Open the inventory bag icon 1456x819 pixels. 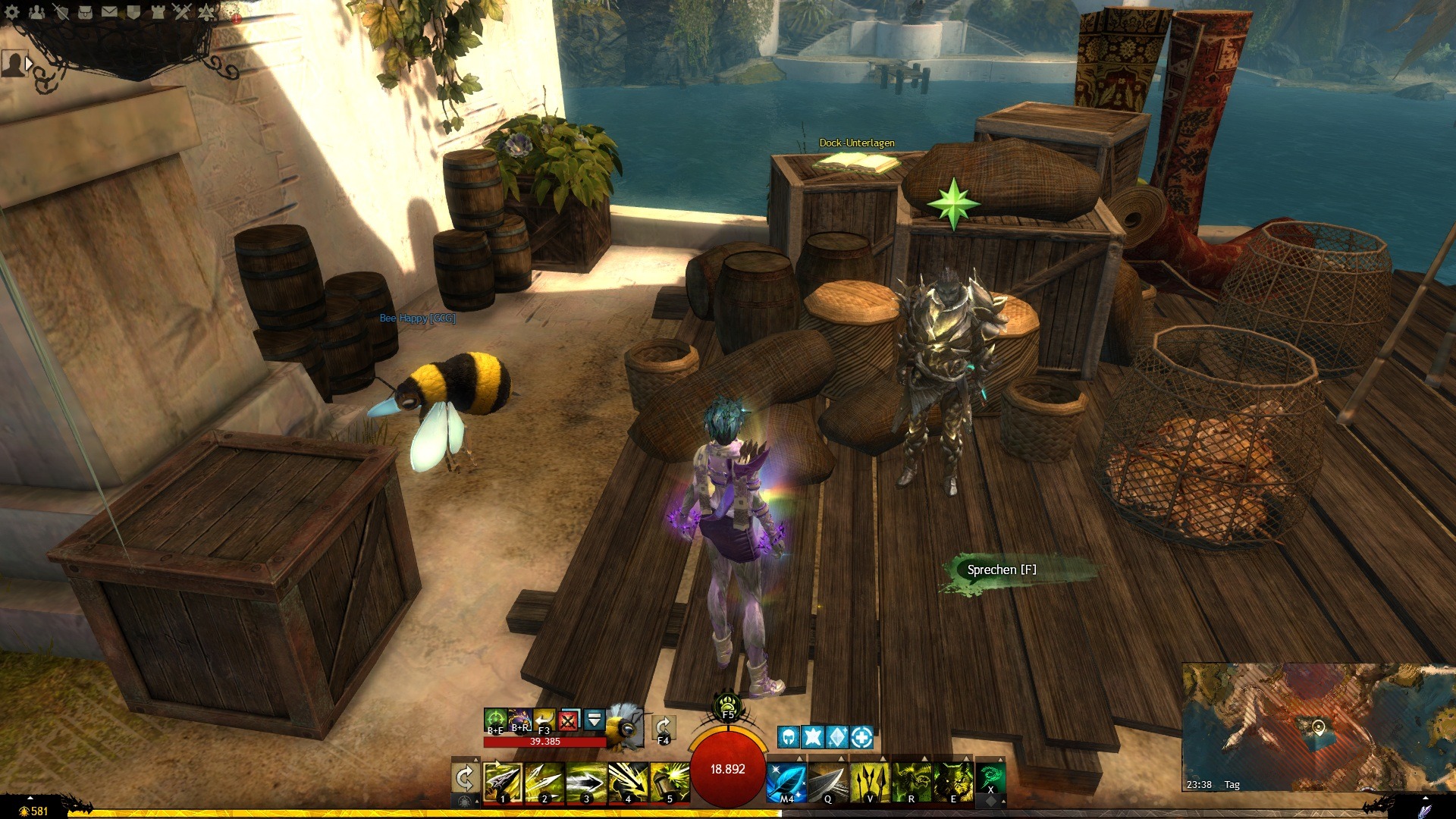pyautogui.click(x=85, y=11)
